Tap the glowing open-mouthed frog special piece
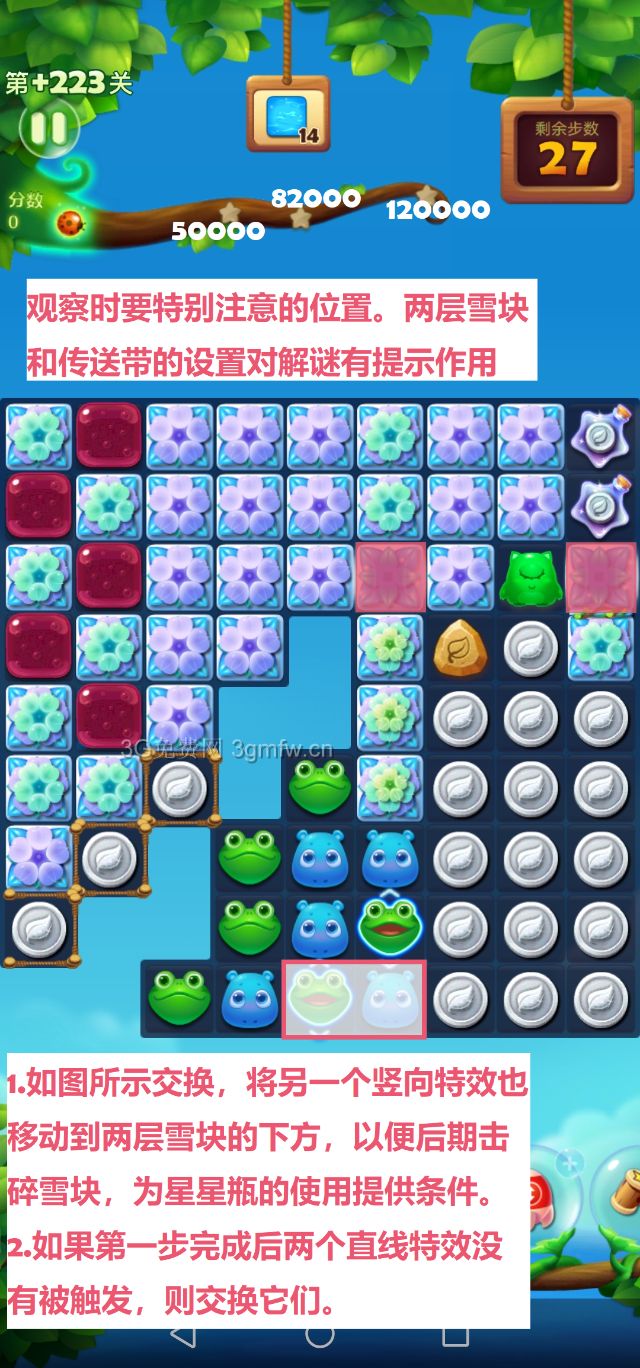Image resolution: width=640 pixels, height=1368 pixels. tap(389, 926)
